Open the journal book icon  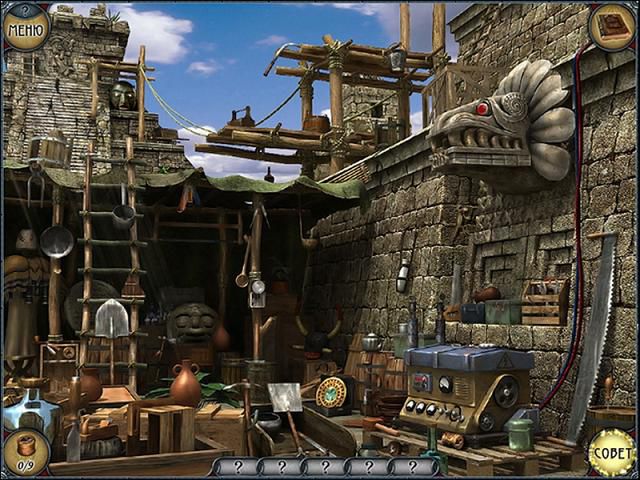[612, 25]
